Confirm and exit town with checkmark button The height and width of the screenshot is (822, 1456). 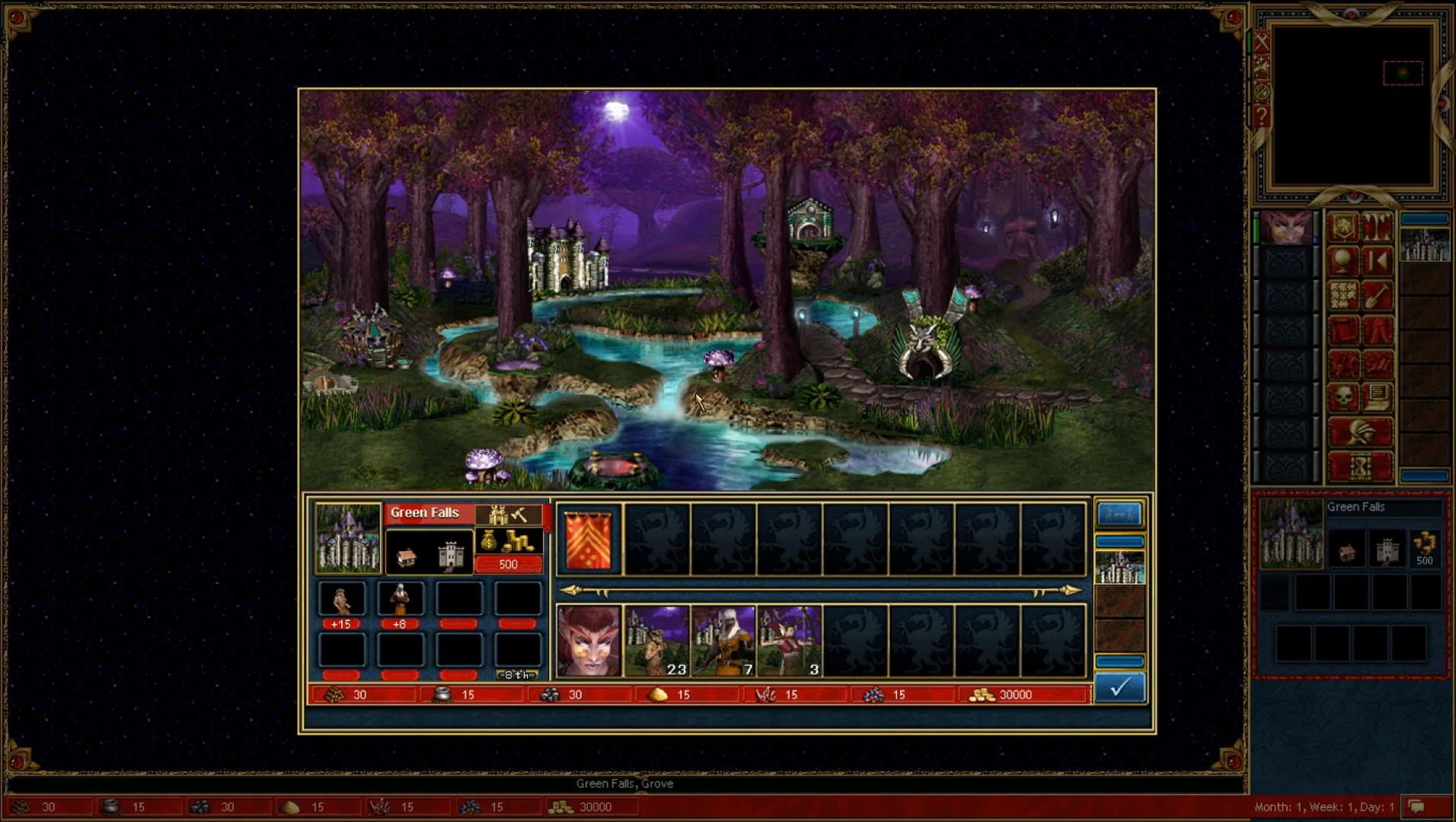click(x=1119, y=688)
